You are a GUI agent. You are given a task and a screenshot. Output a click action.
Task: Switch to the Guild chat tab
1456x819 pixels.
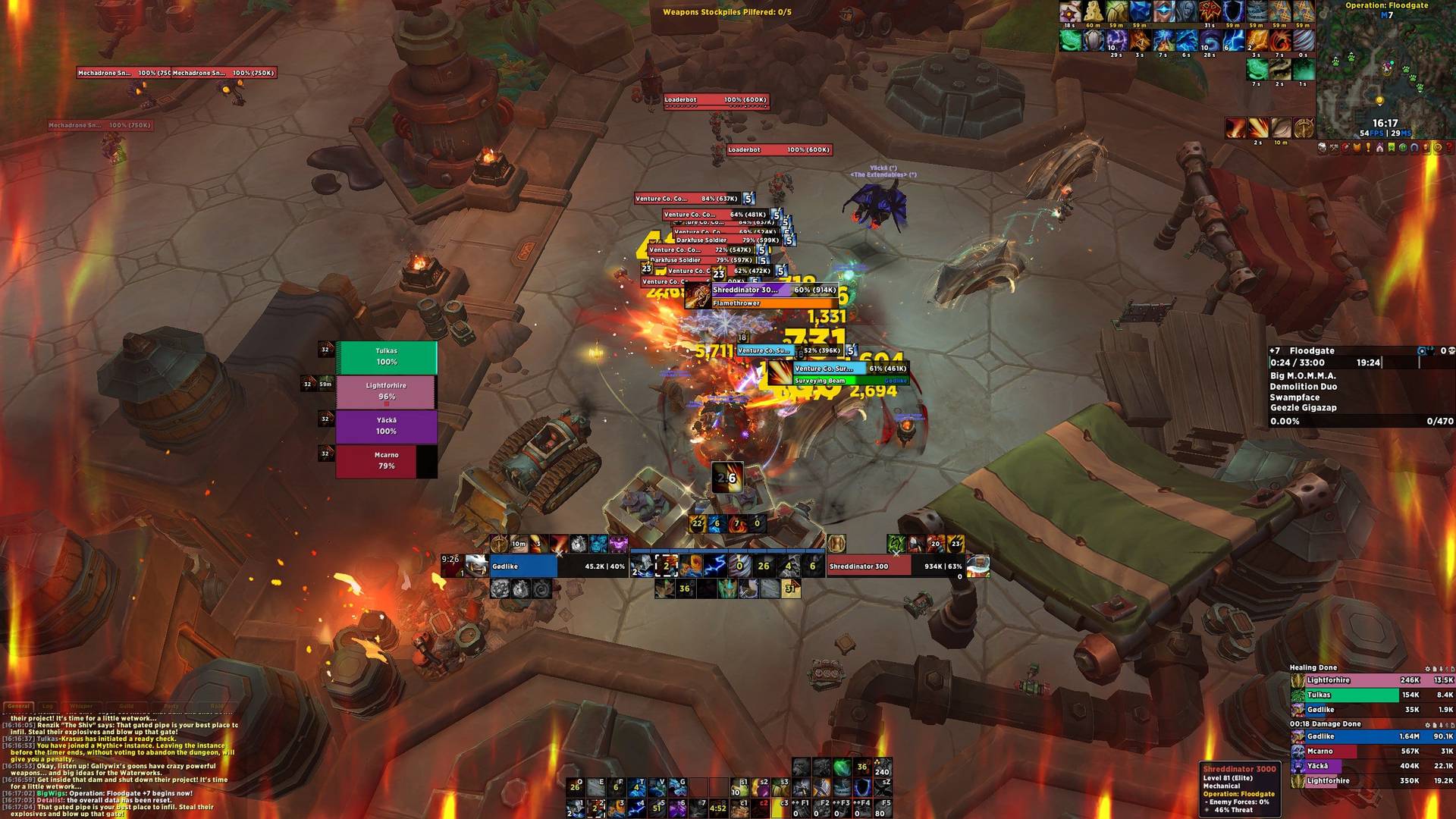click(x=127, y=706)
